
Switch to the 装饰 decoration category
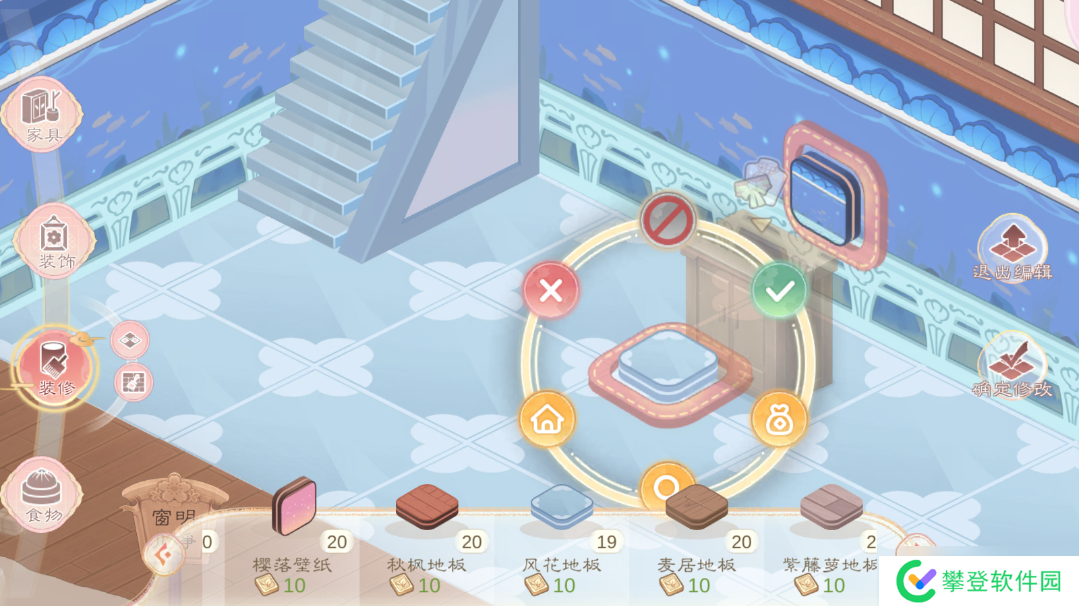pos(54,241)
